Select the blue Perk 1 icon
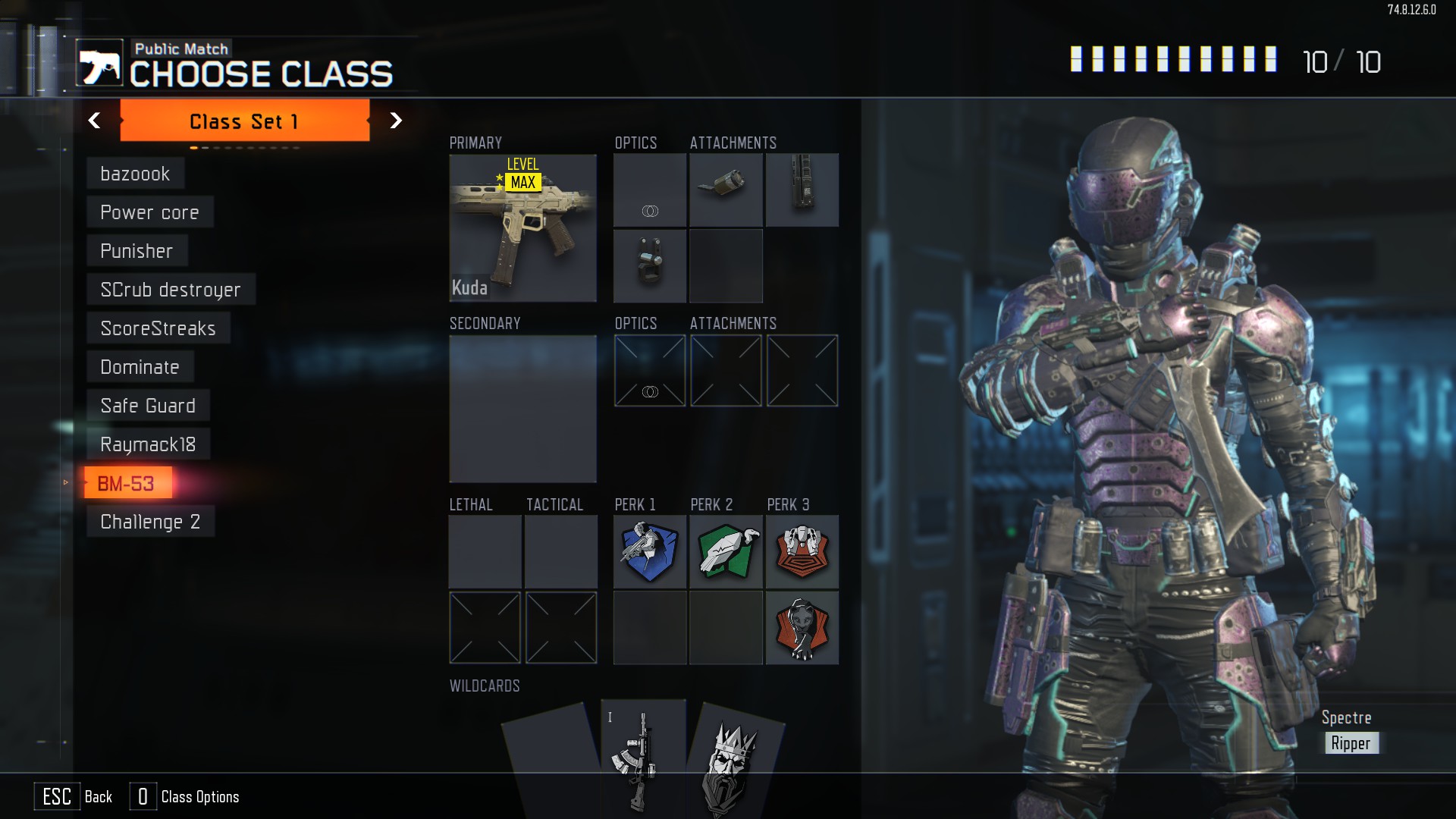Viewport: 1456px width, 819px height. [x=649, y=552]
